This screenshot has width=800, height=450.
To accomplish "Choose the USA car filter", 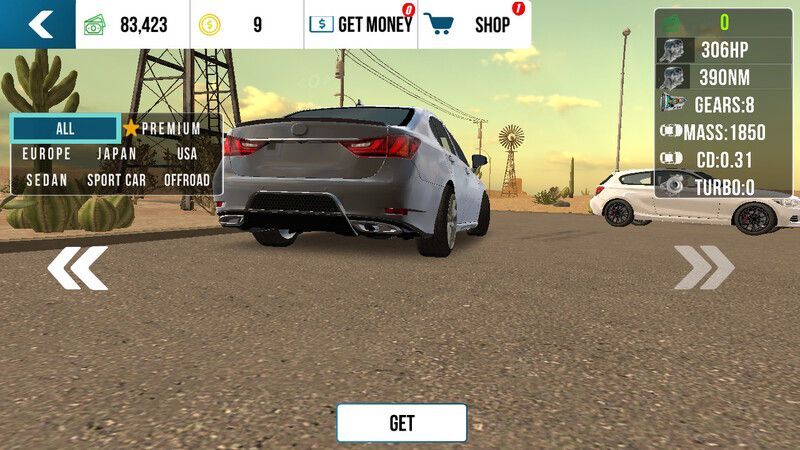I will click(187, 154).
